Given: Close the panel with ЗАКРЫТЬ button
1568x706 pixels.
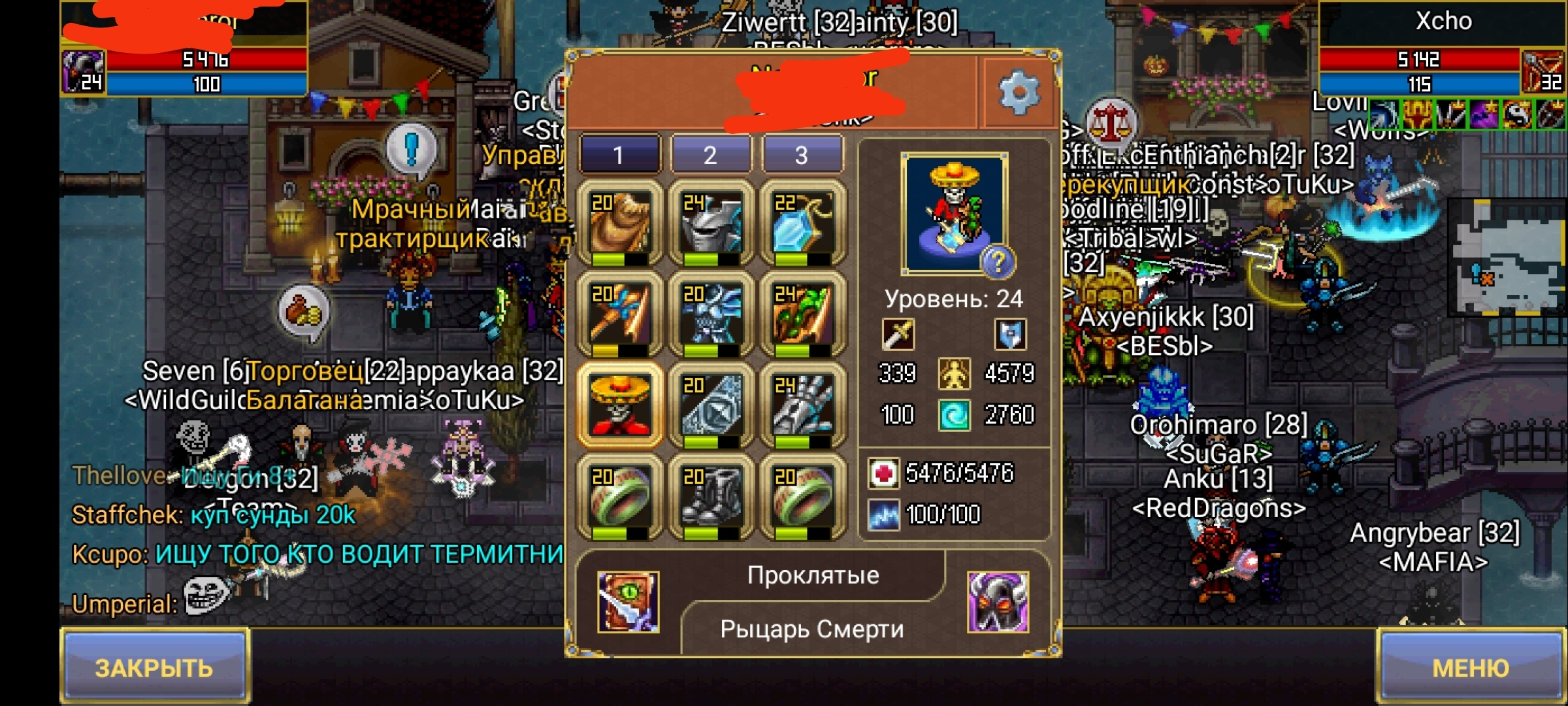Looking at the screenshot, I should 155,667.
